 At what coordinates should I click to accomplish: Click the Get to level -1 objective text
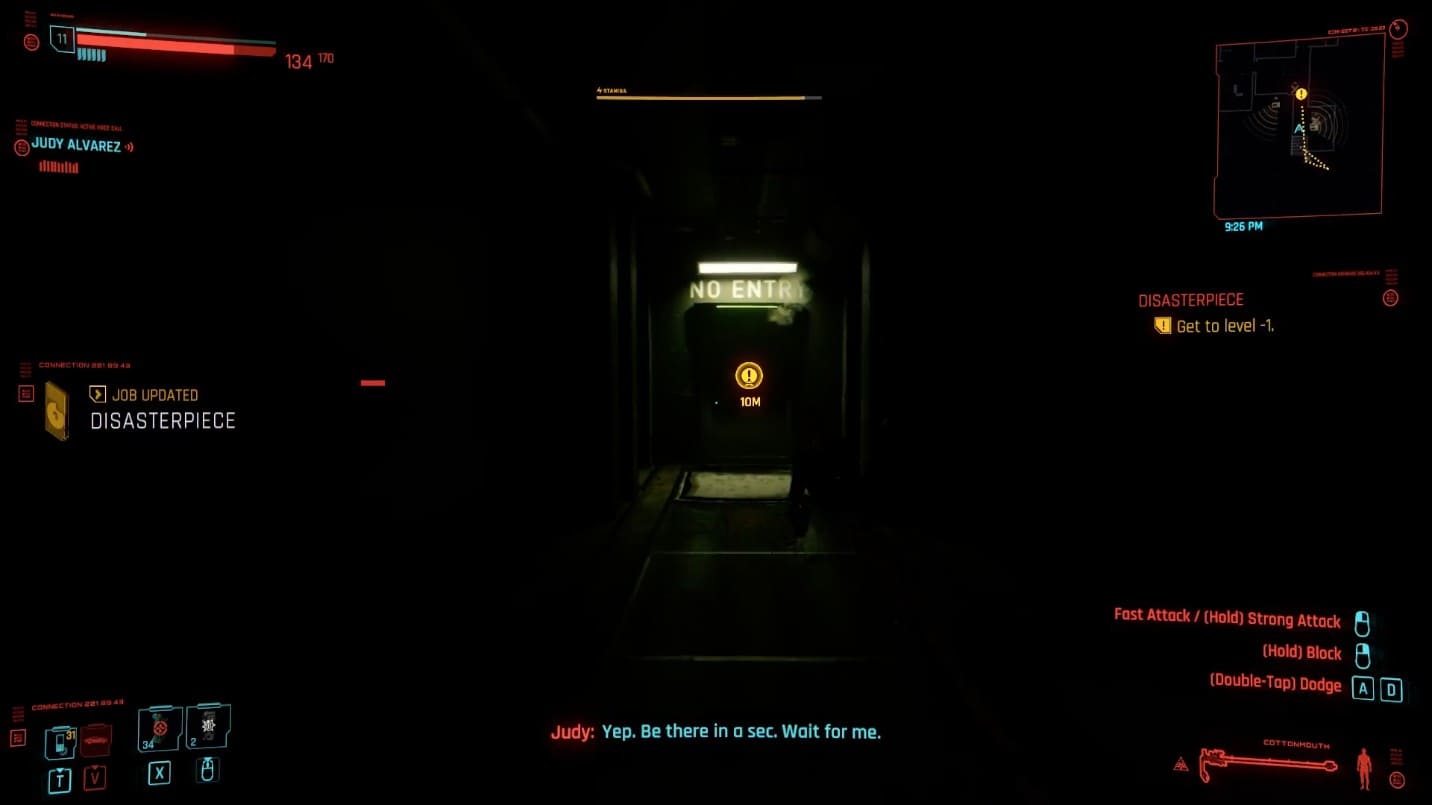tap(1226, 326)
